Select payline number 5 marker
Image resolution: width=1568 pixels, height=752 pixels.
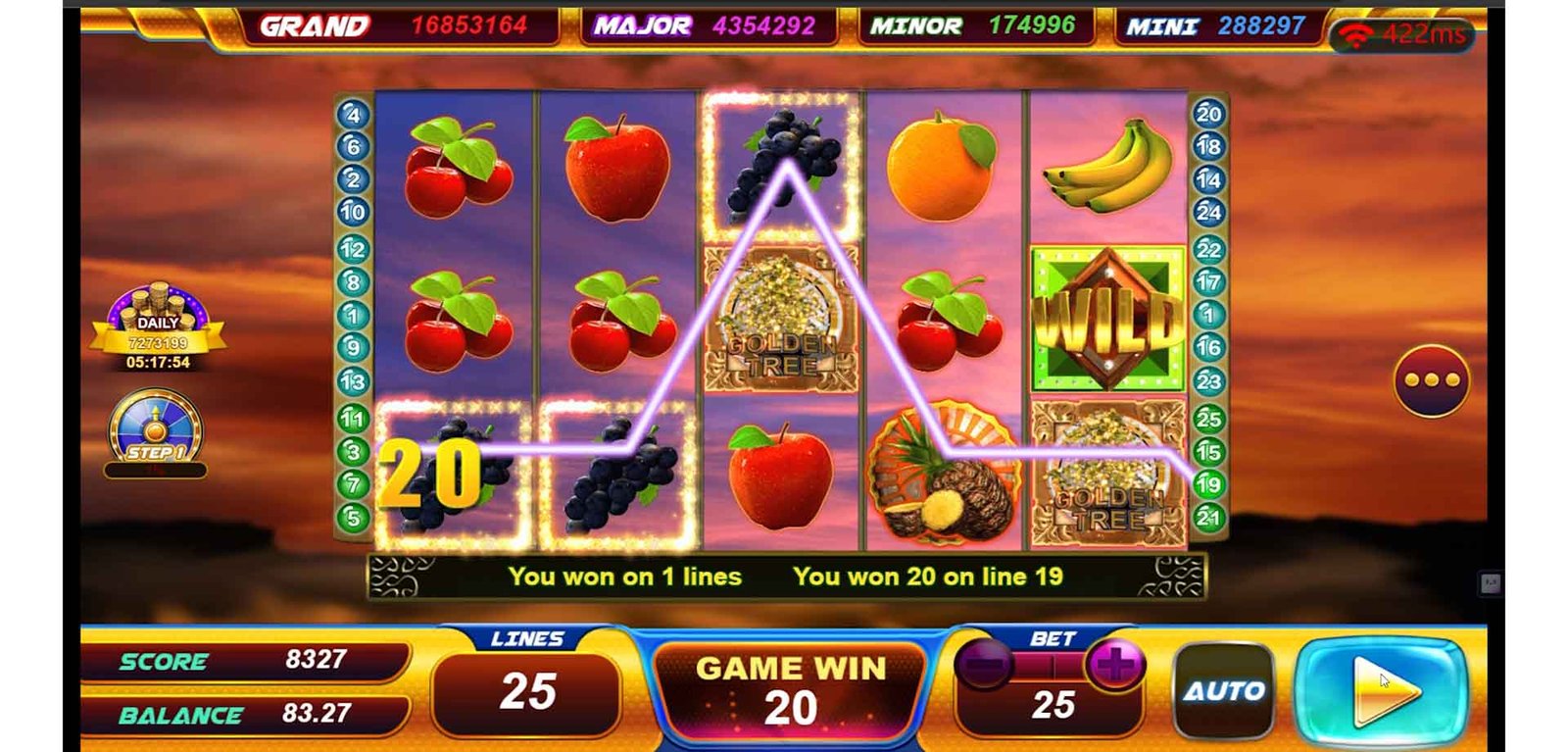353,518
